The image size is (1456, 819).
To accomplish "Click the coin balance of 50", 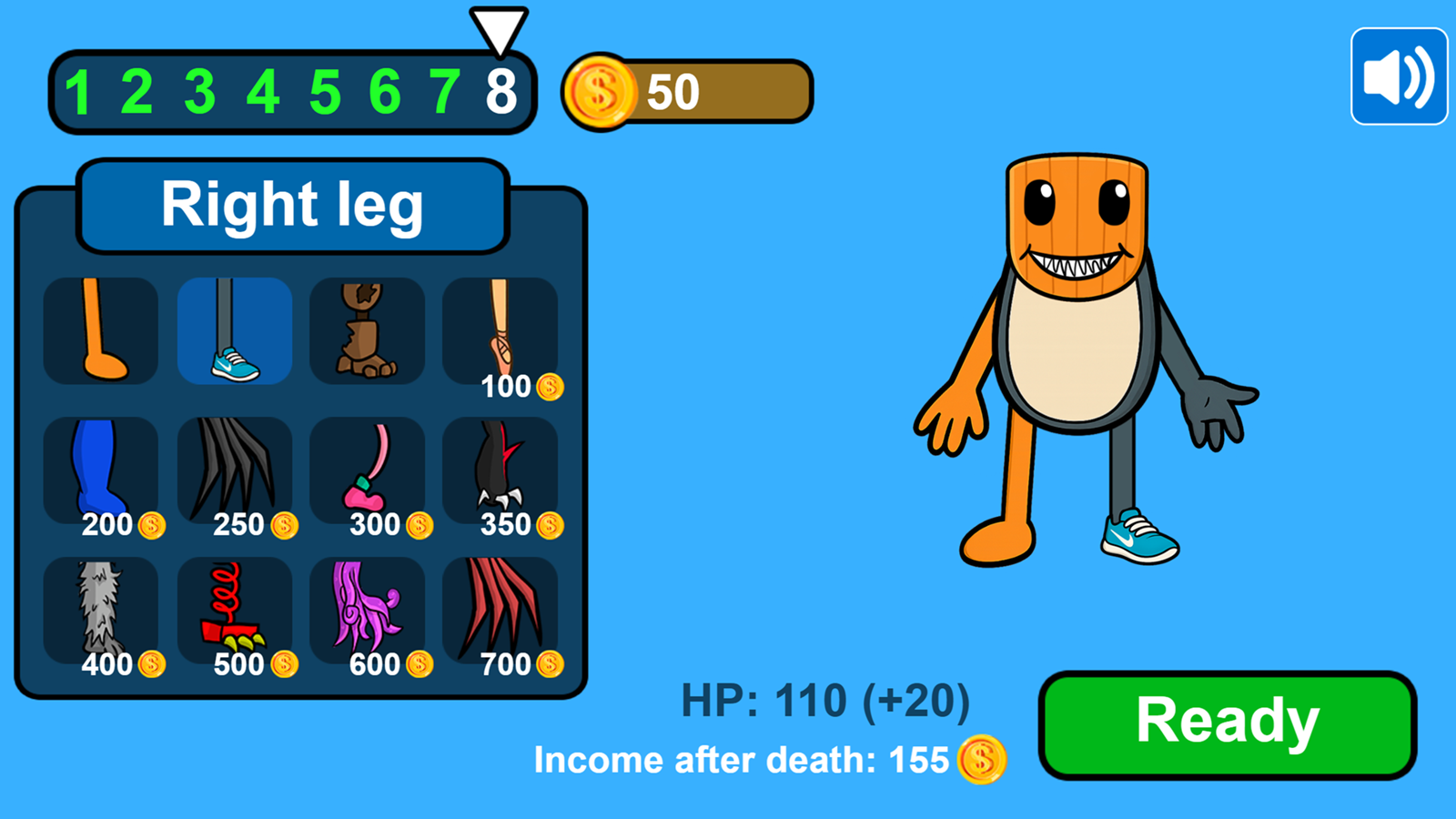I will [x=672, y=90].
